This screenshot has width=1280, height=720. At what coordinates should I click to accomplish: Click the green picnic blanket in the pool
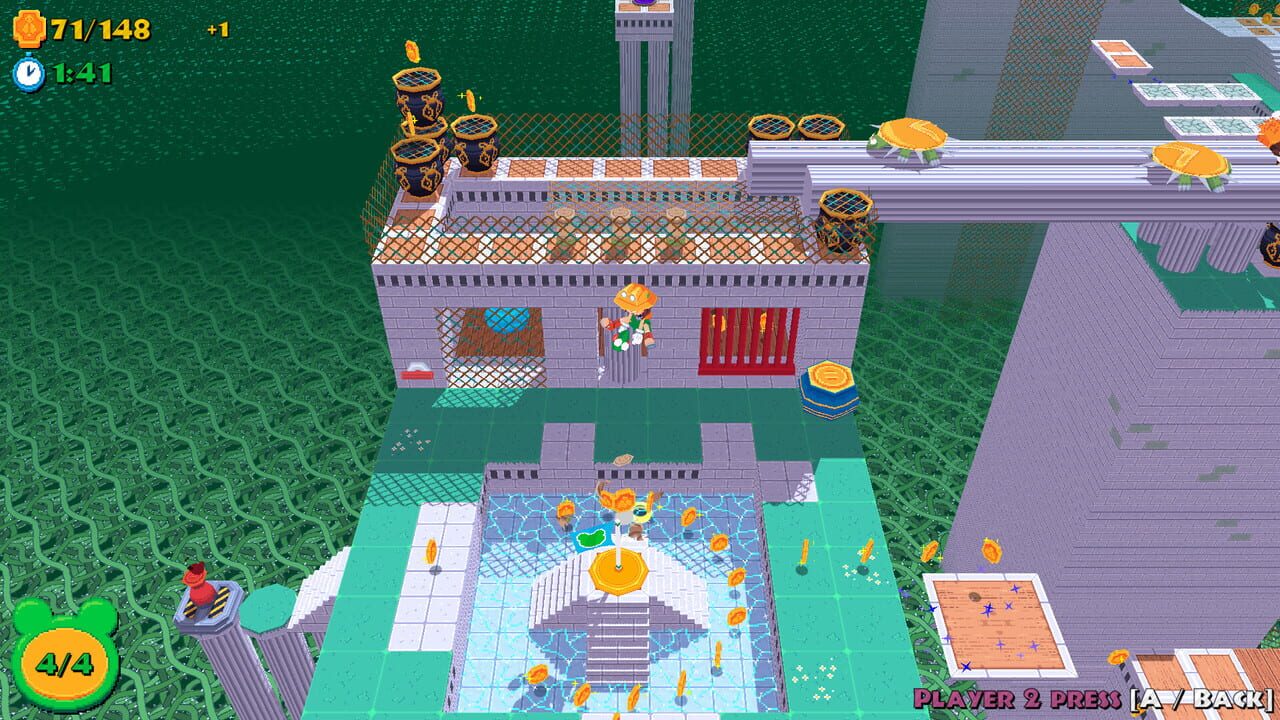pyautogui.click(x=590, y=536)
